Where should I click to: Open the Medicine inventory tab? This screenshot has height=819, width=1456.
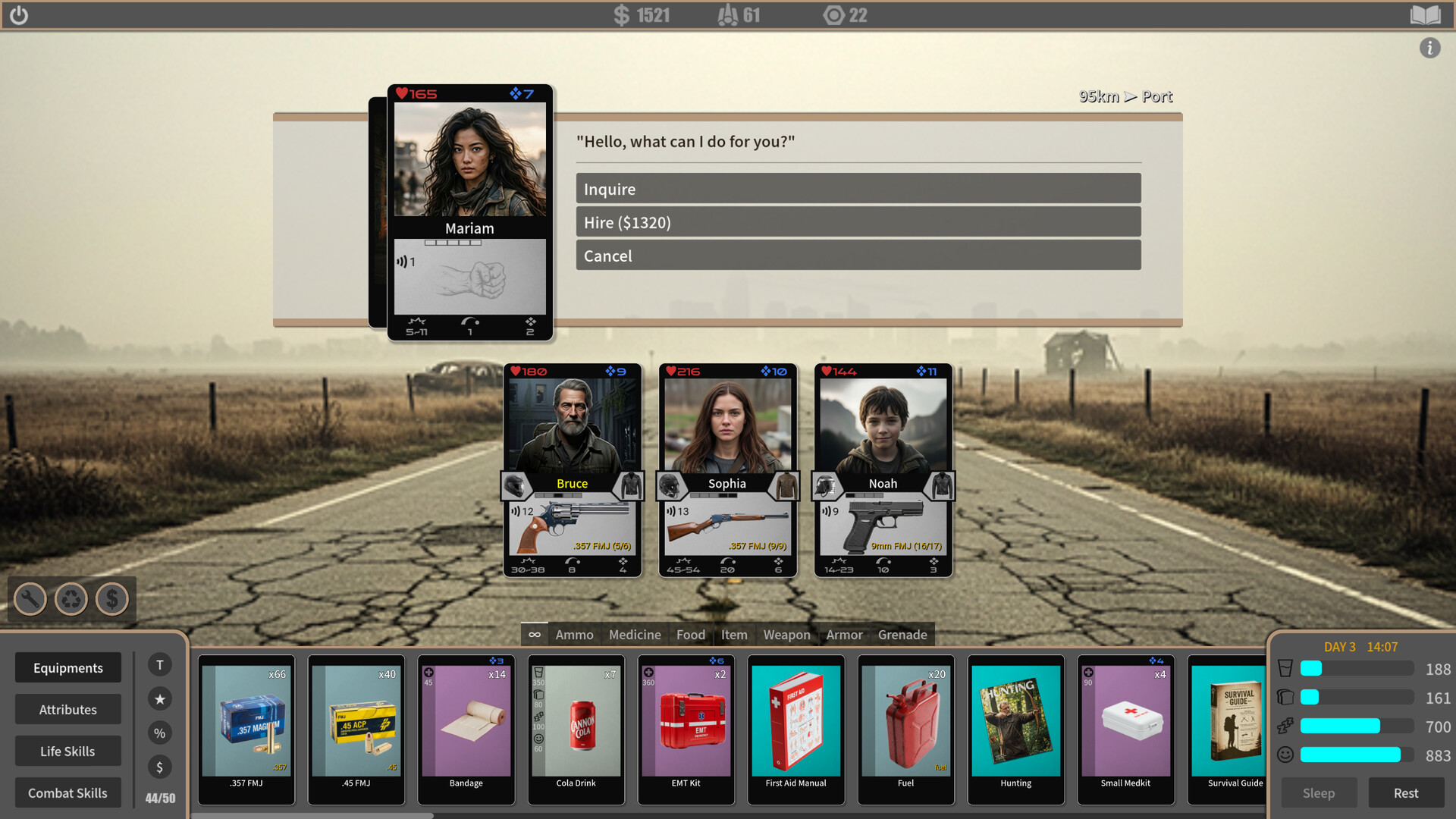634,635
